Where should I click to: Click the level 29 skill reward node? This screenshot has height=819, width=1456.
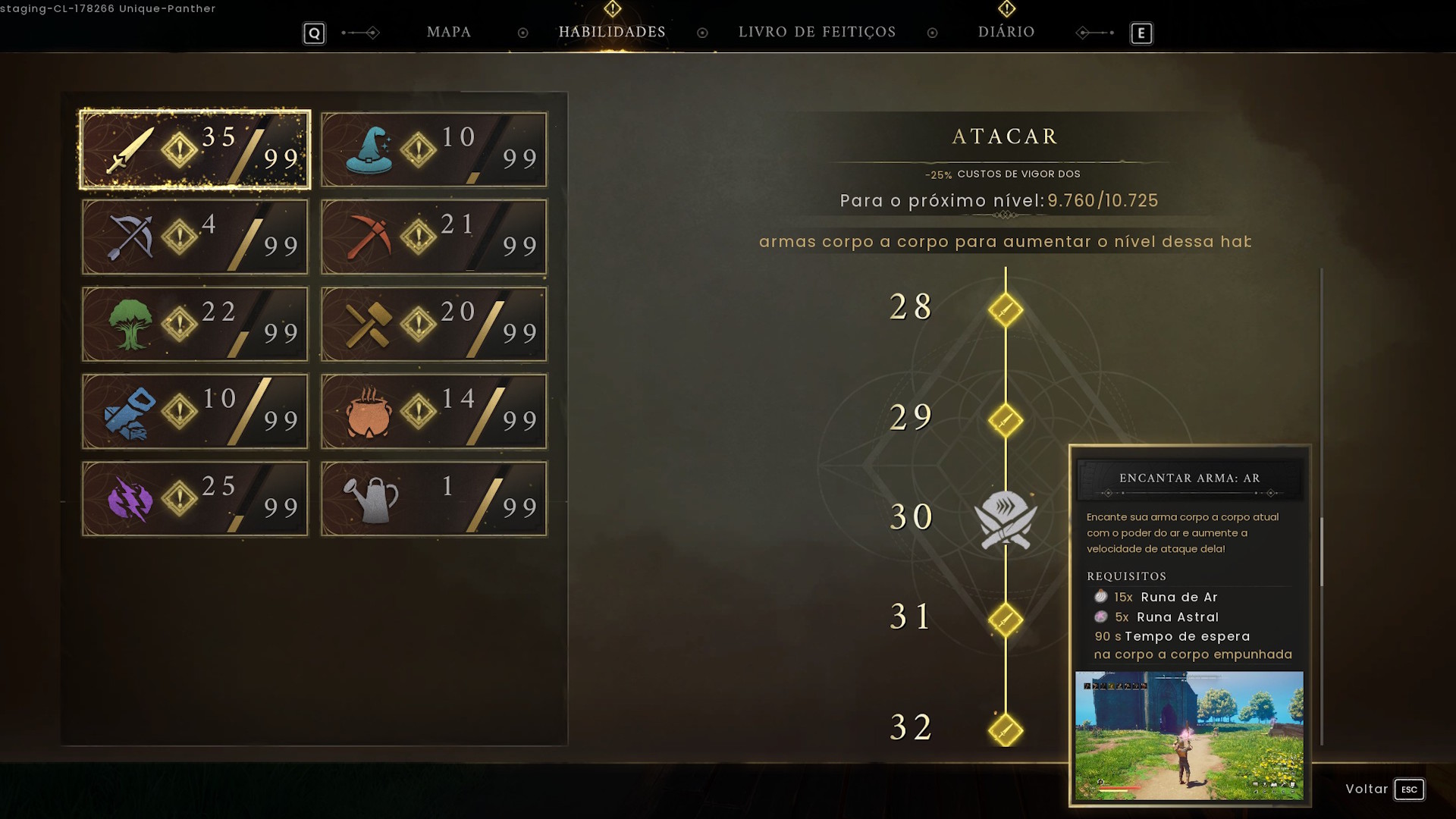[1006, 421]
